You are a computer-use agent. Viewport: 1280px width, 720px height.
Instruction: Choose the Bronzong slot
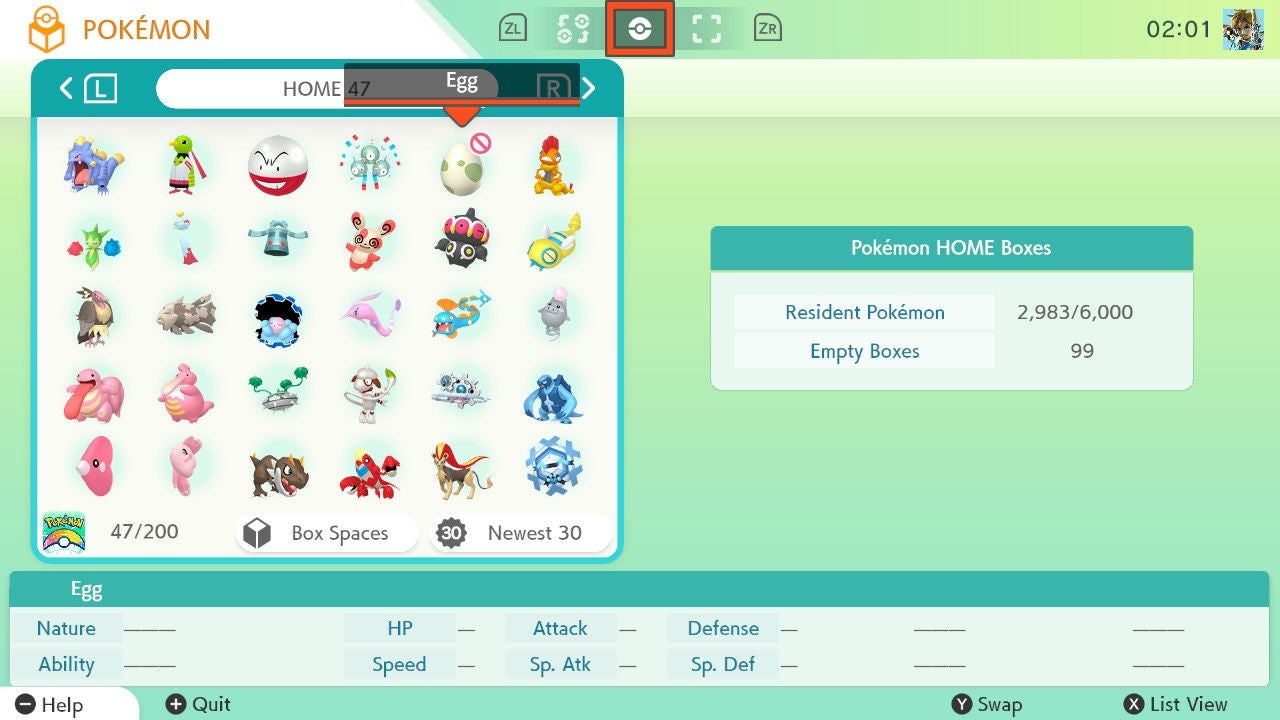pyautogui.click(x=277, y=242)
